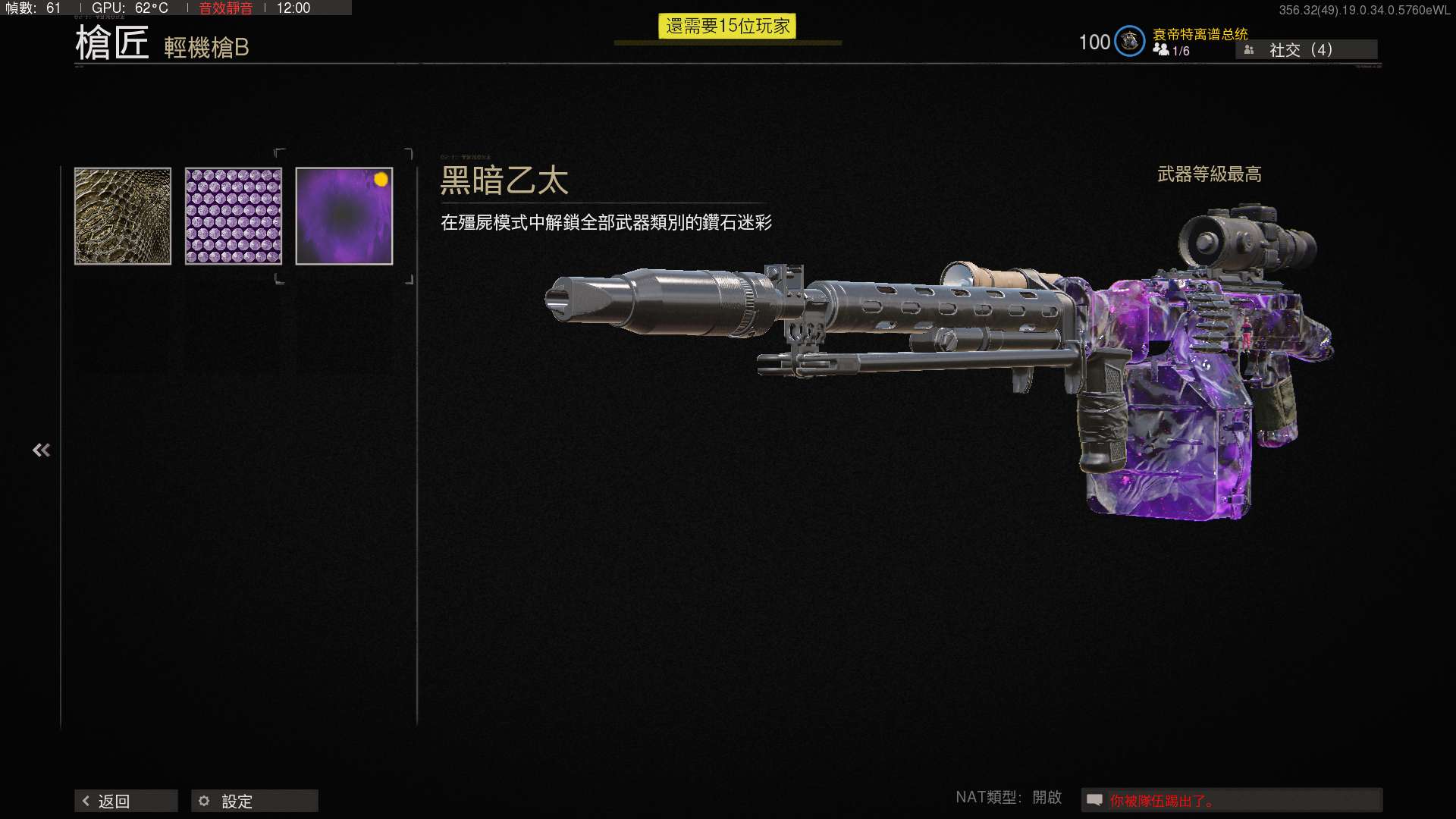This screenshot has height=819, width=1456.
Task: Toggle the snakeskin camo selection
Action: click(x=123, y=215)
